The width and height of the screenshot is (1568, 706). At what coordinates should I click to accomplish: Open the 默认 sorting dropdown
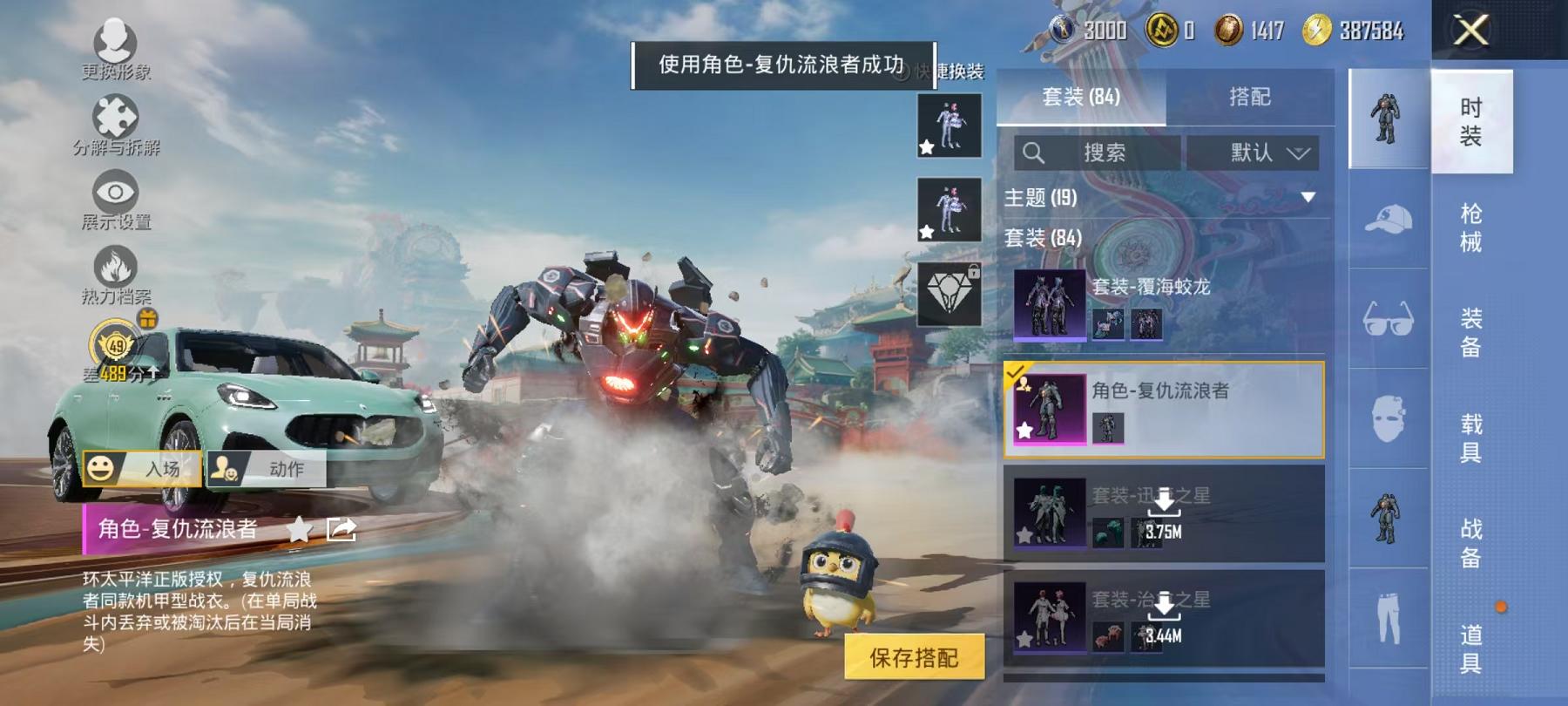tap(1254, 153)
